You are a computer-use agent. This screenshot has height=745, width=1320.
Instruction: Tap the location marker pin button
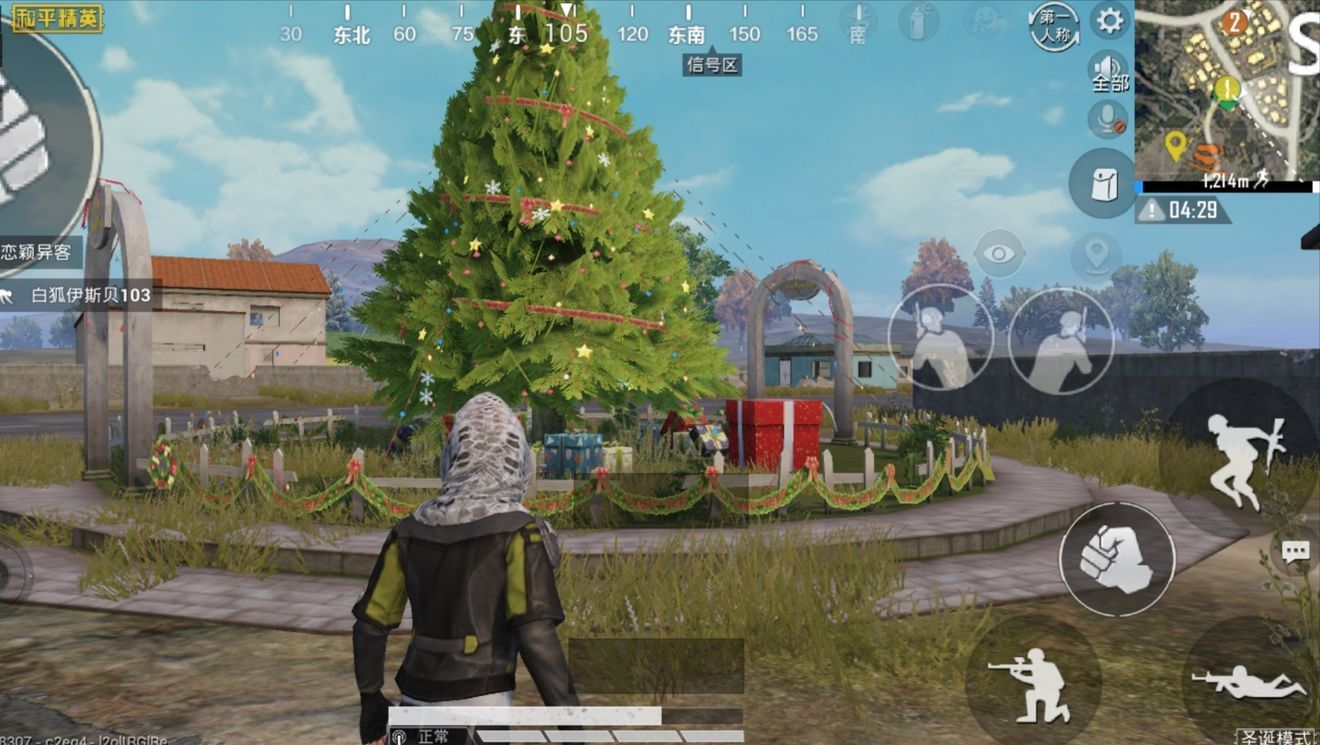[x=1096, y=255]
